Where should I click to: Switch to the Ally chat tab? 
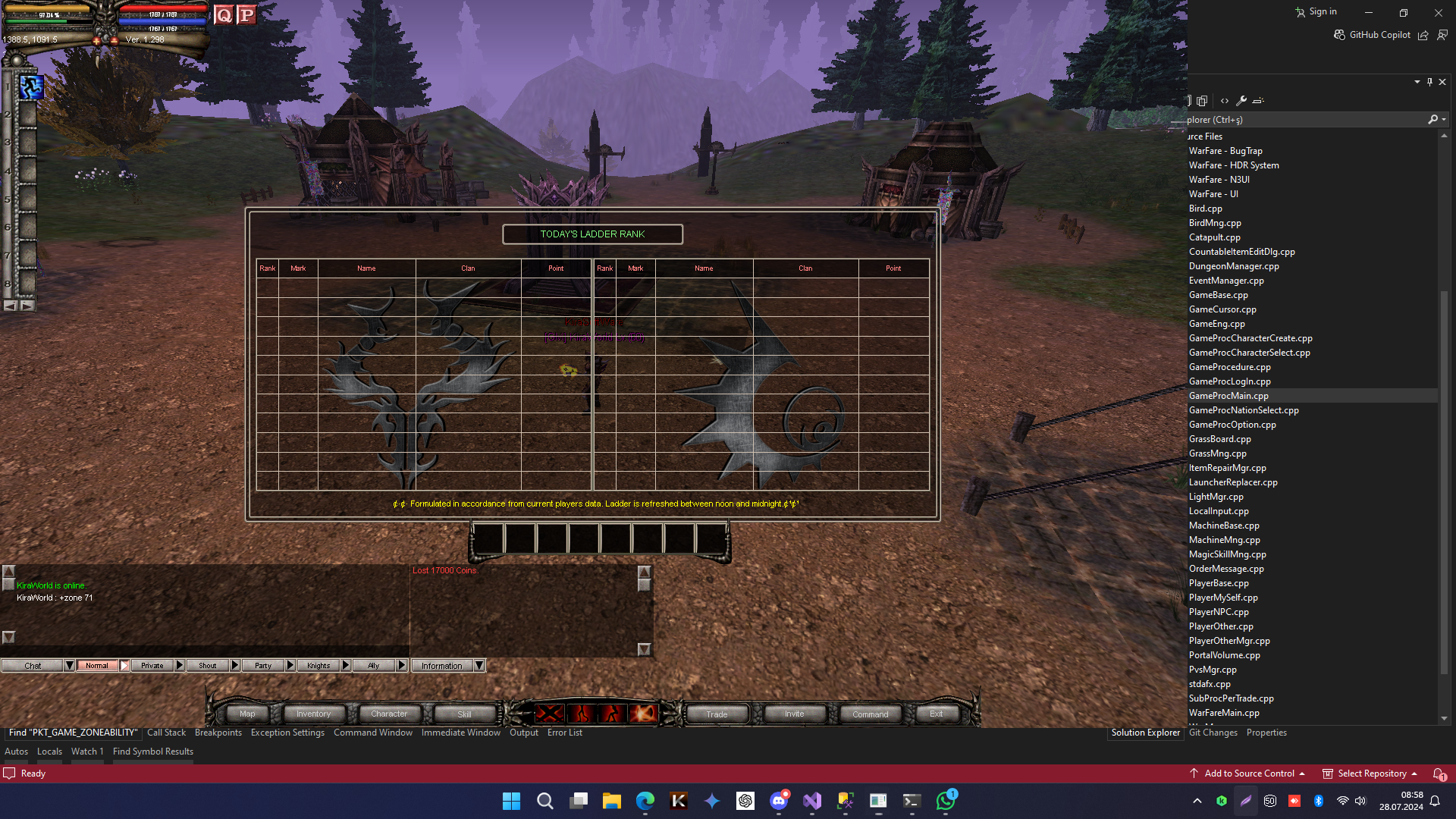coord(374,666)
